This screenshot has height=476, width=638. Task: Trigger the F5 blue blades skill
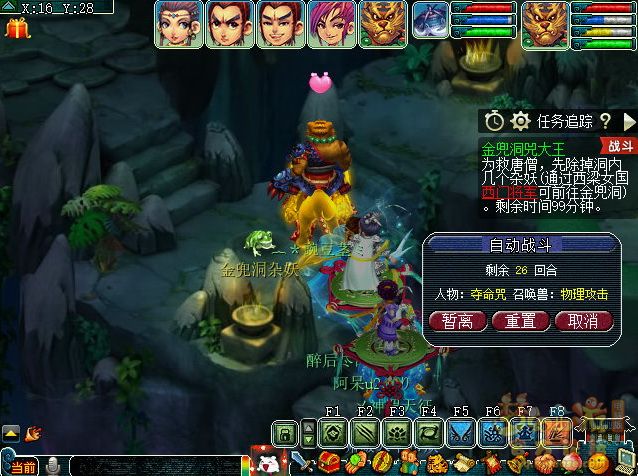pos(461,433)
